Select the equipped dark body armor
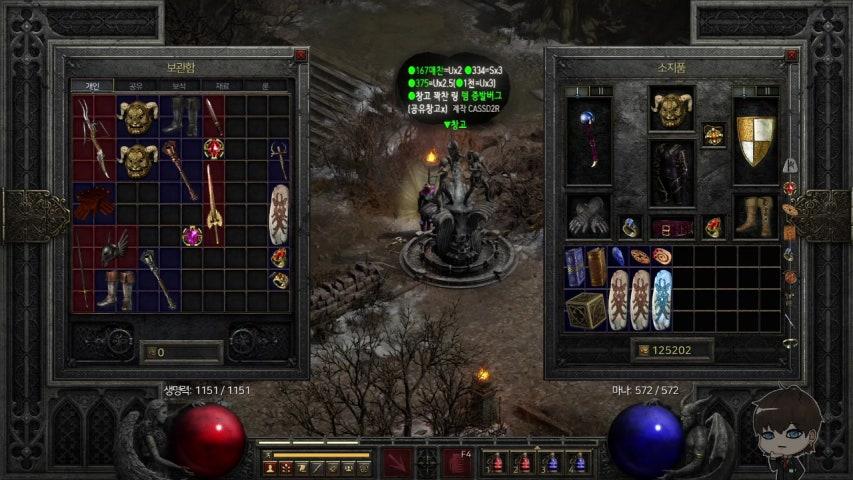853x480 pixels. pos(672,172)
